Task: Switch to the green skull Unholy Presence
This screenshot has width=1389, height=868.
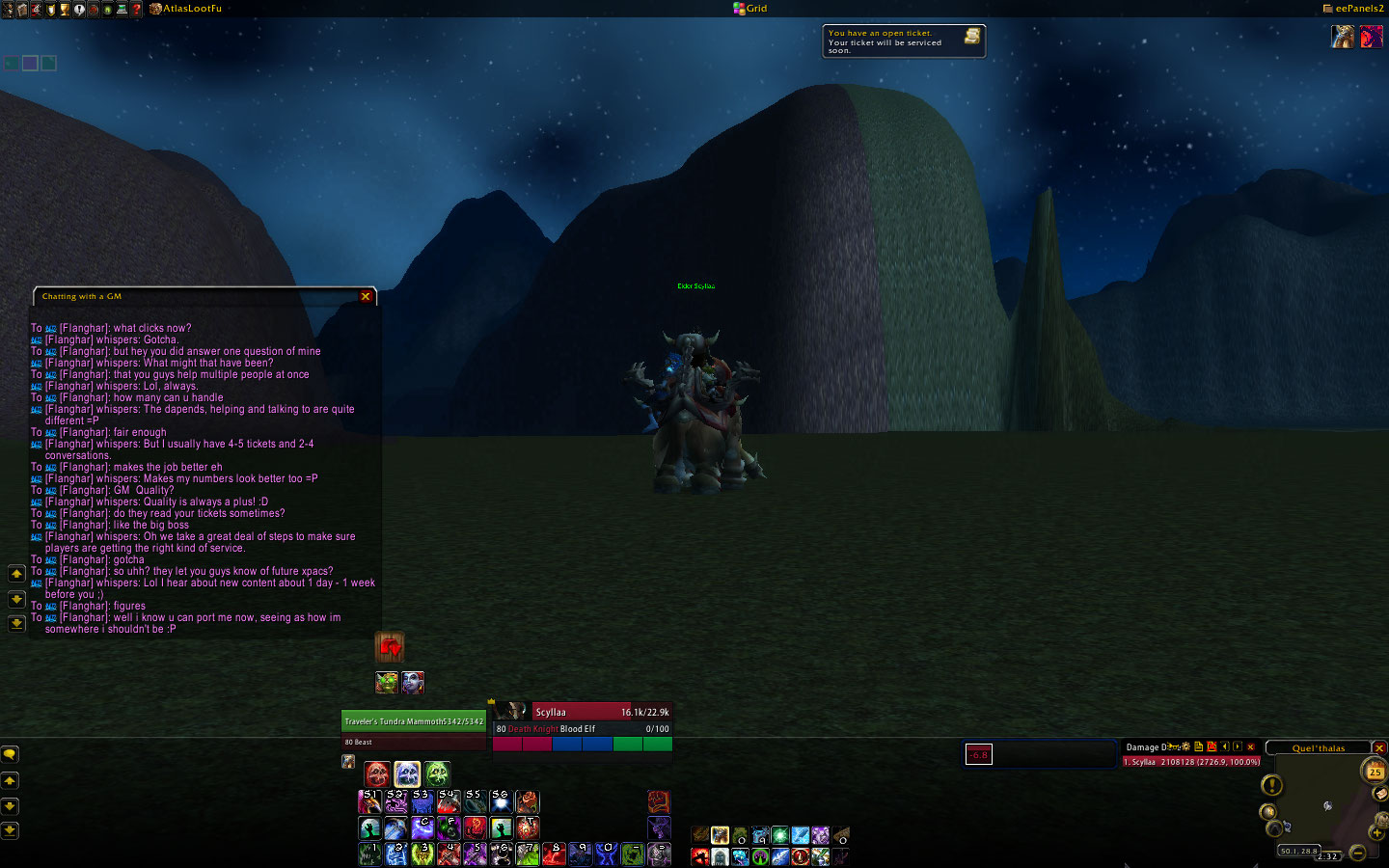Action: (x=437, y=773)
